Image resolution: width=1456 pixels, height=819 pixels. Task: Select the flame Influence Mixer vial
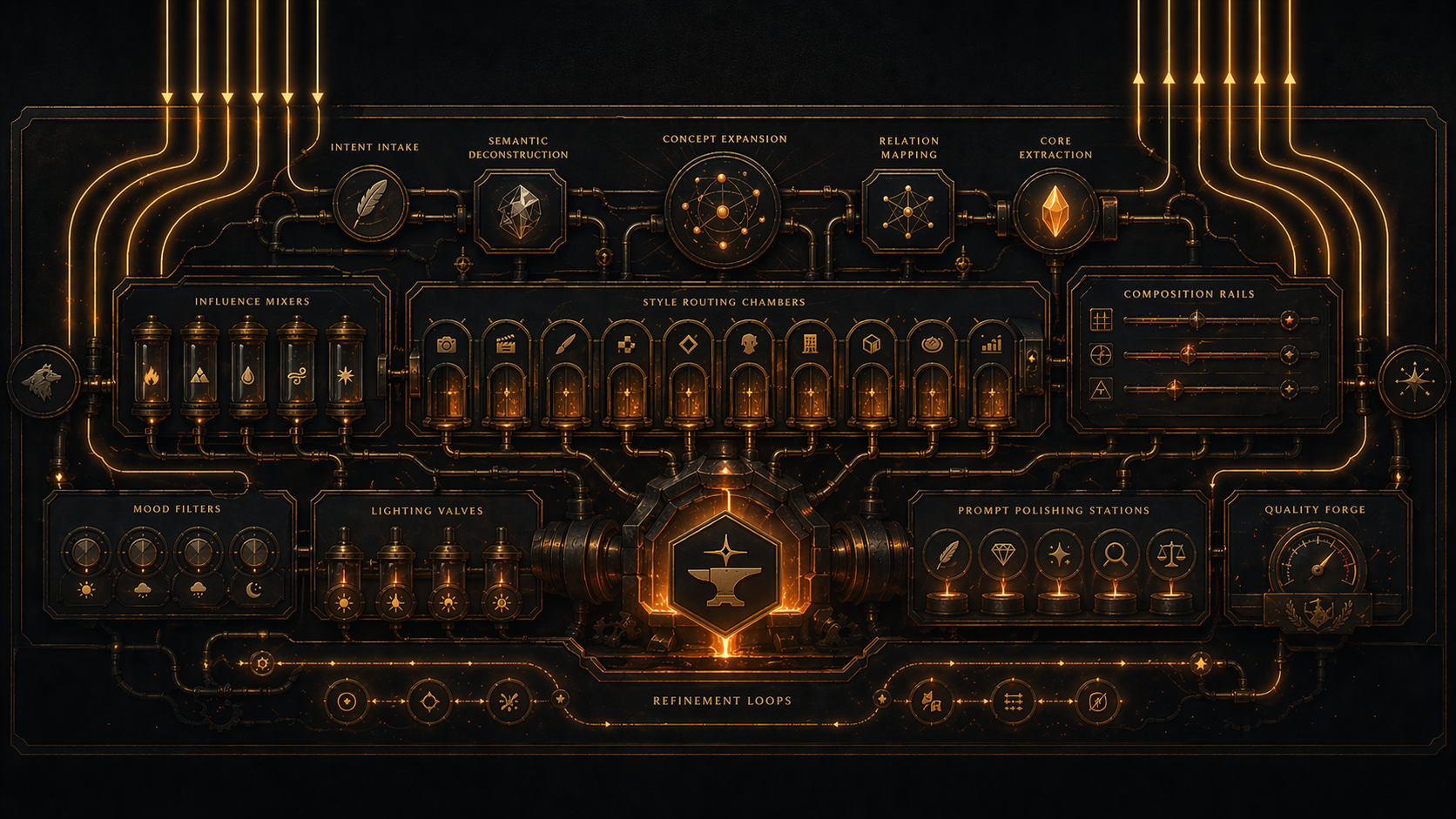pos(152,376)
